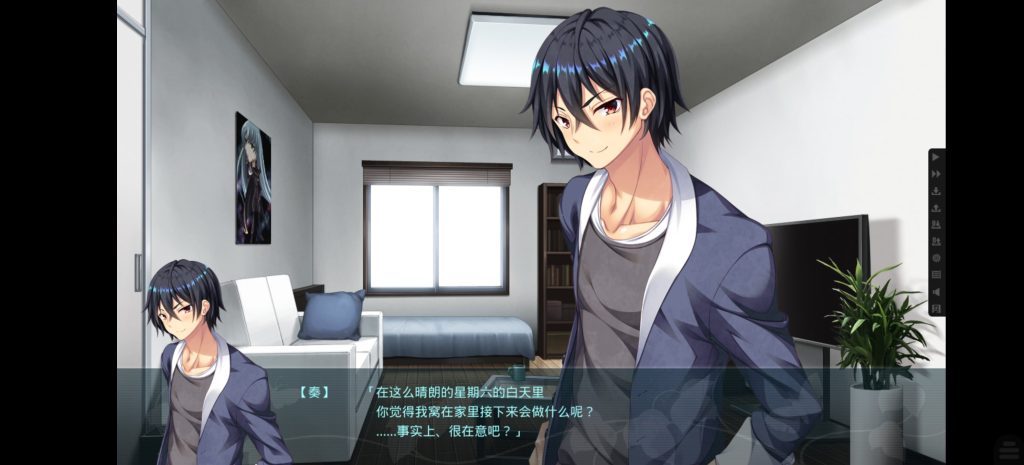1024x465 pixels.
Task: Activate the fast-forward skip icon
Action: click(x=936, y=174)
